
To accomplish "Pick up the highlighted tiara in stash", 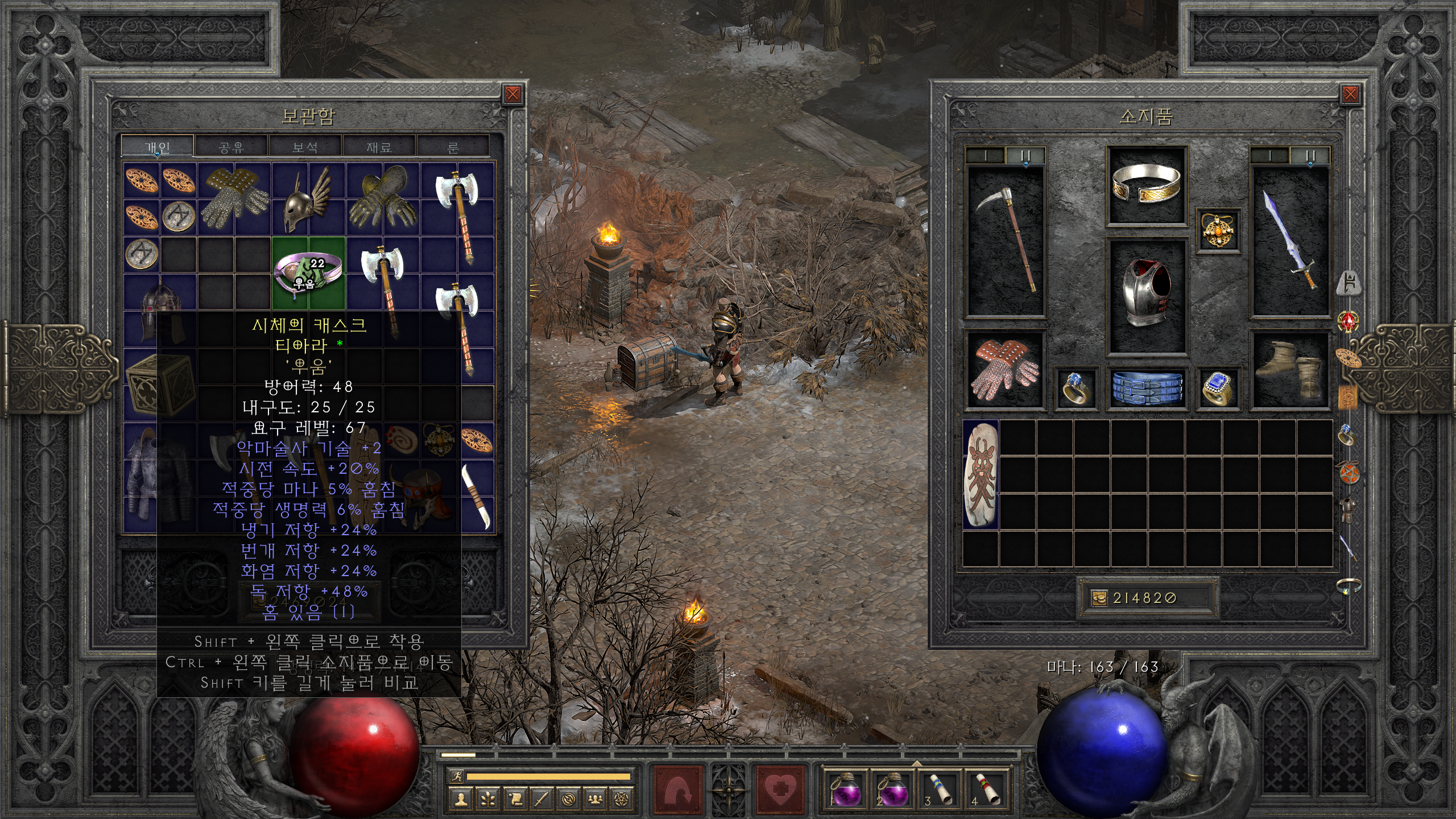I will coord(308,272).
